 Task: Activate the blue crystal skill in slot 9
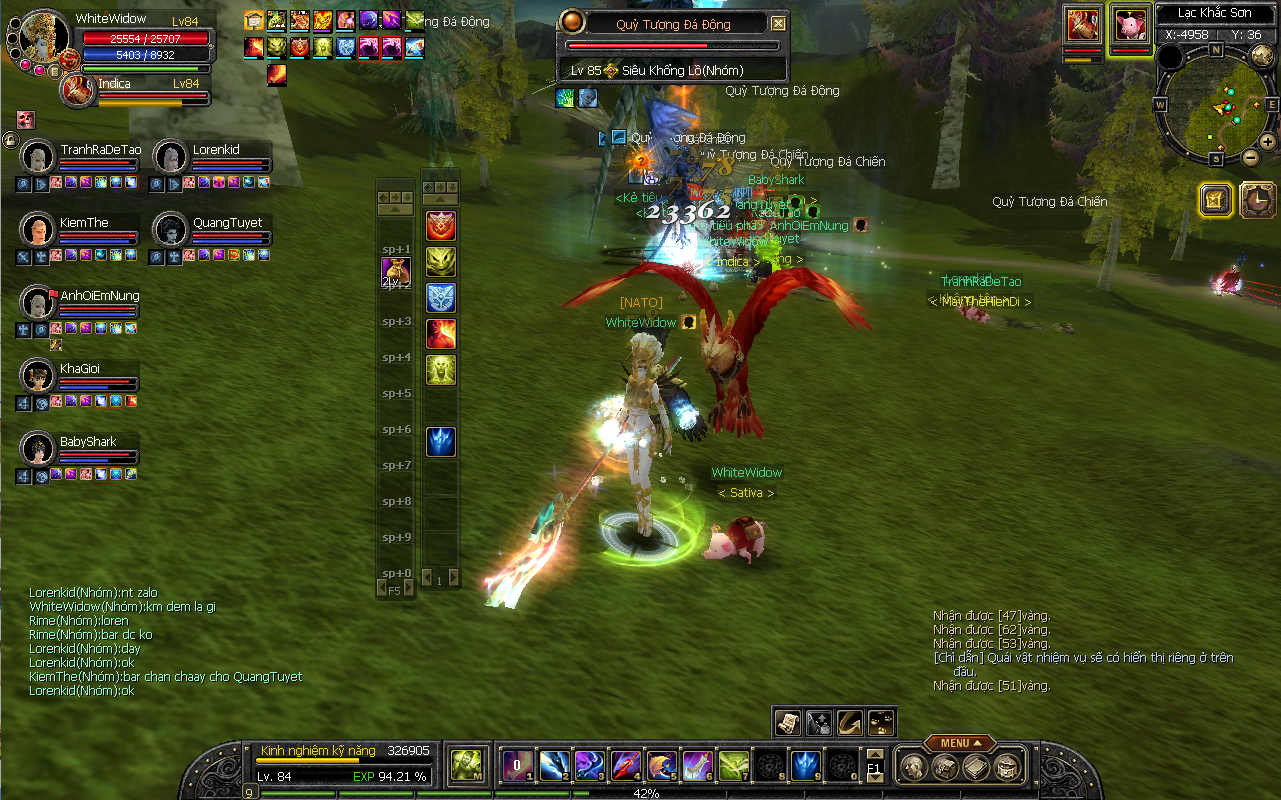point(806,766)
